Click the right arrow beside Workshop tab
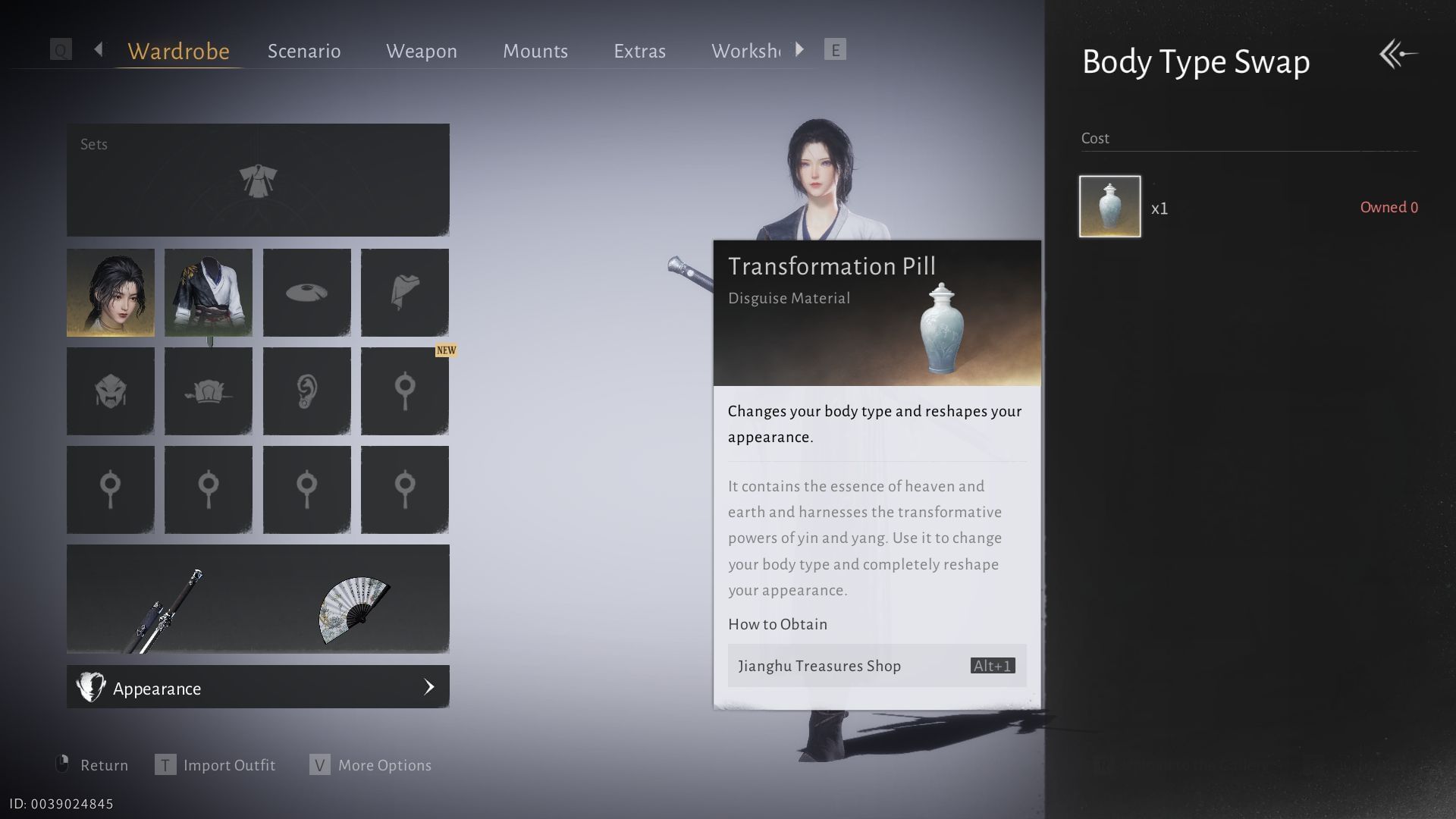The height and width of the screenshot is (819, 1456). 799,49
